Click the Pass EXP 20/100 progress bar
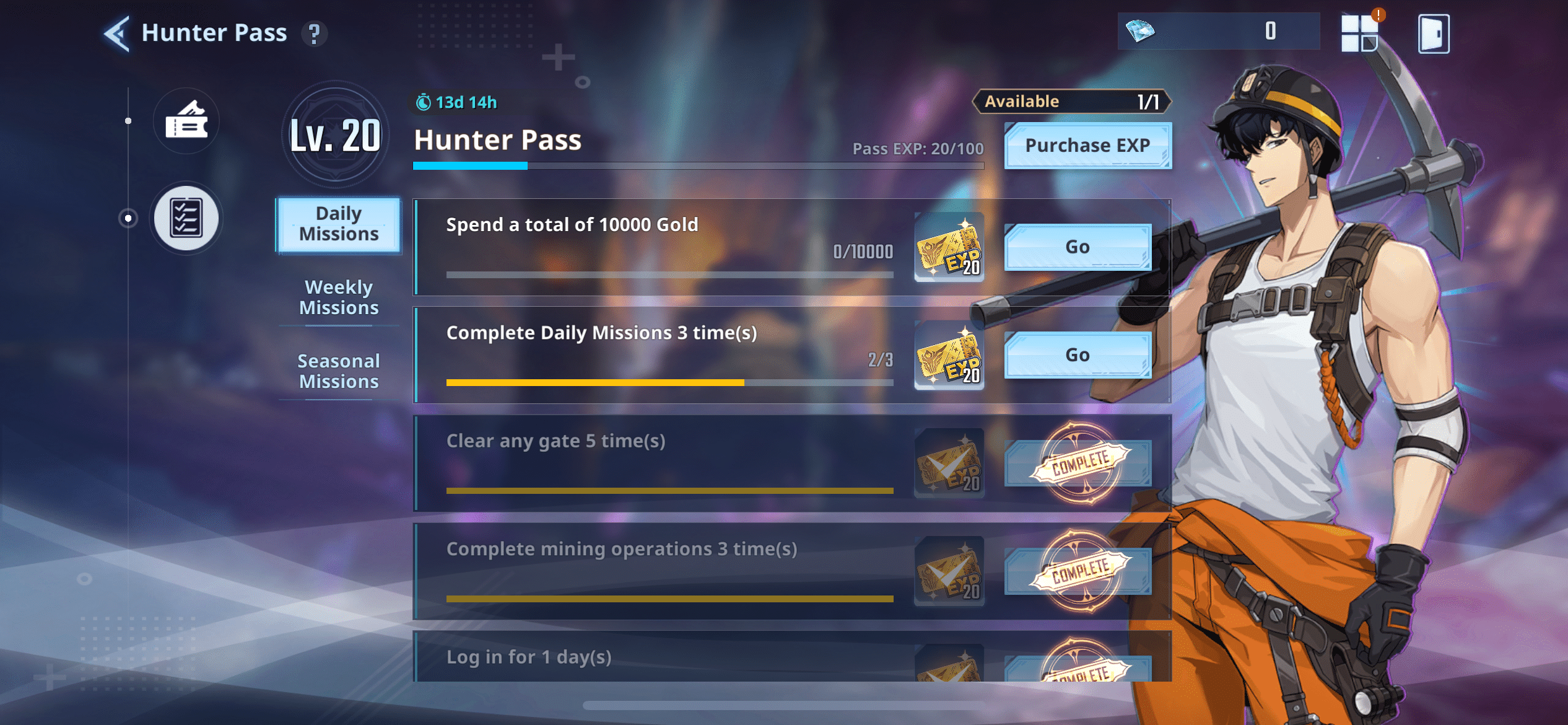 (698, 165)
